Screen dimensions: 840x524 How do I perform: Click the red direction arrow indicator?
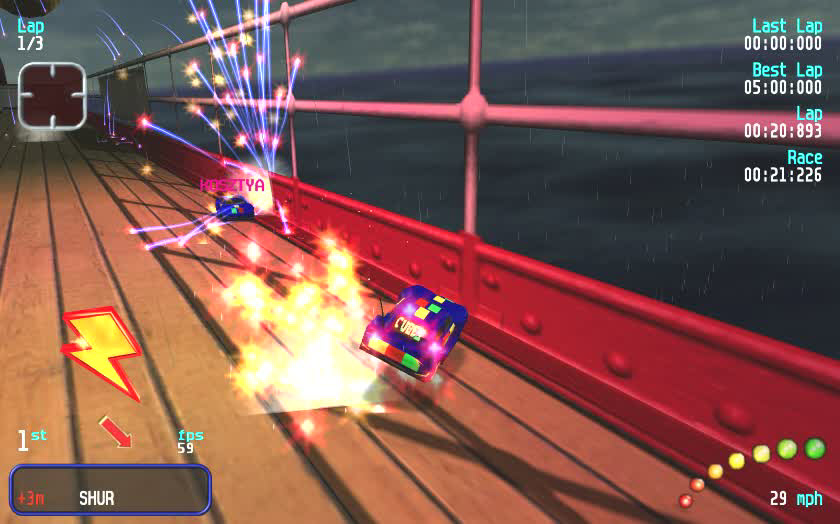115,432
